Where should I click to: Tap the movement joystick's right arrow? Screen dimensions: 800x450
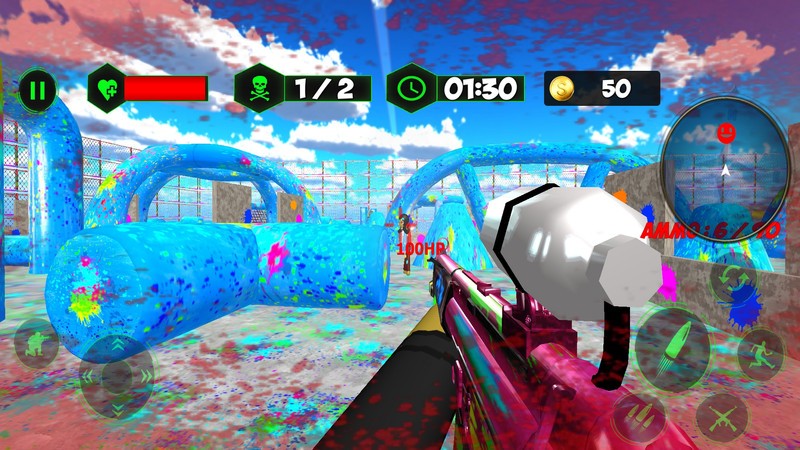pyautogui.click(x=146, y=377)
